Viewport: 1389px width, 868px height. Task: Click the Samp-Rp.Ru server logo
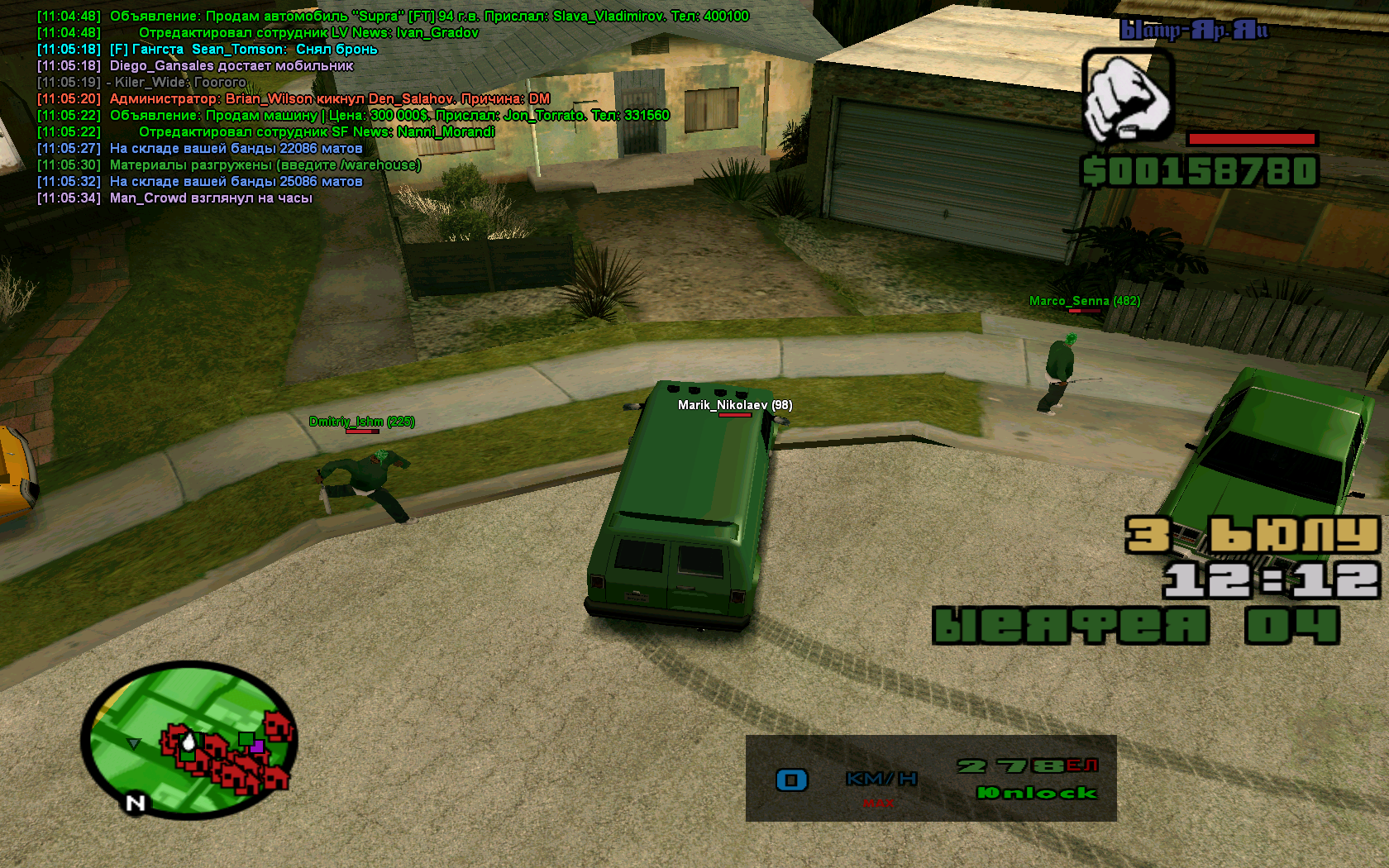coord(1193,31)
